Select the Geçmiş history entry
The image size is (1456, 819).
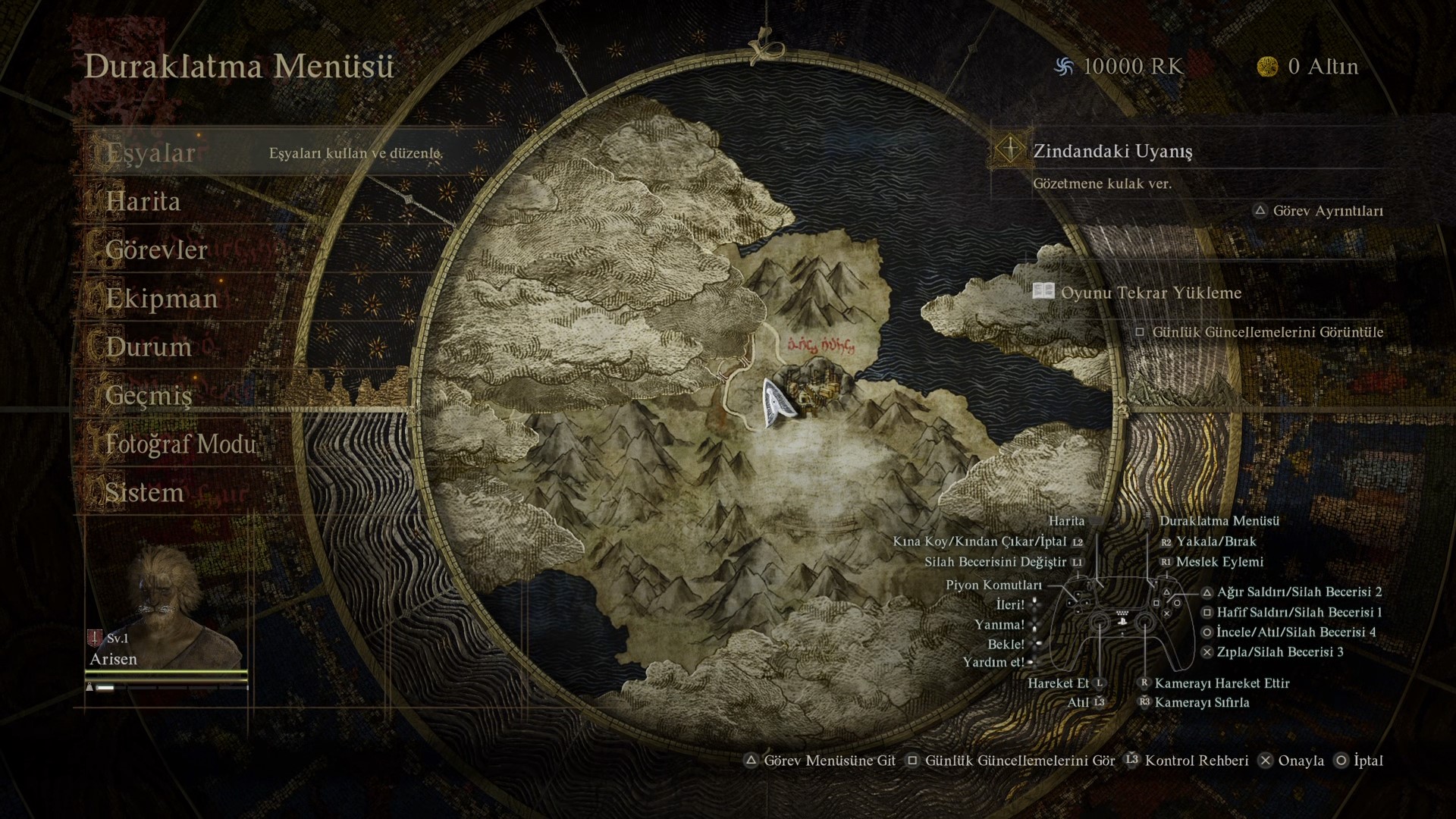click(x=149, y=396)
